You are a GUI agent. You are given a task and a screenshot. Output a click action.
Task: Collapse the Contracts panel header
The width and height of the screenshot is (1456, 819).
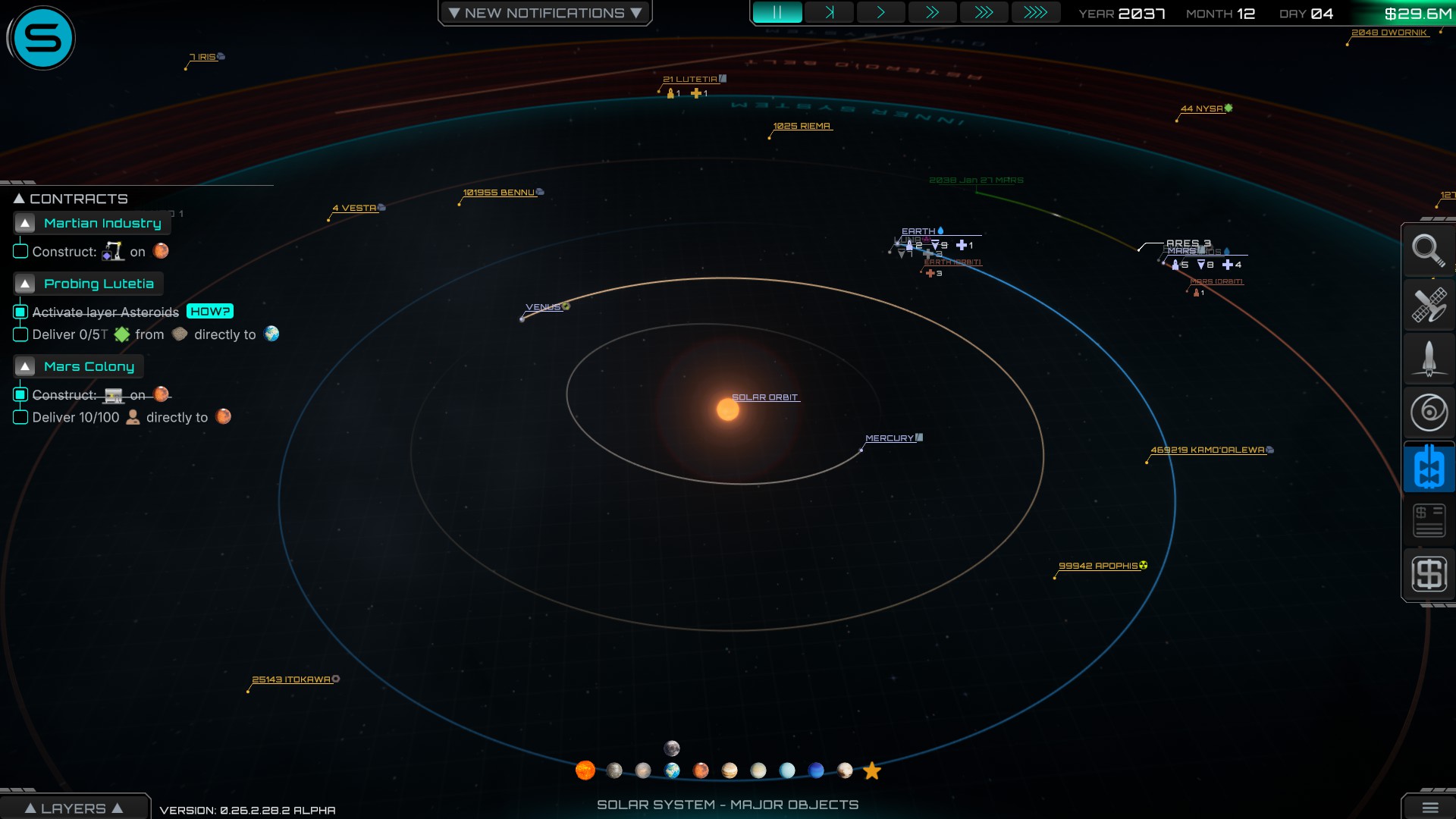coord(20,199)
